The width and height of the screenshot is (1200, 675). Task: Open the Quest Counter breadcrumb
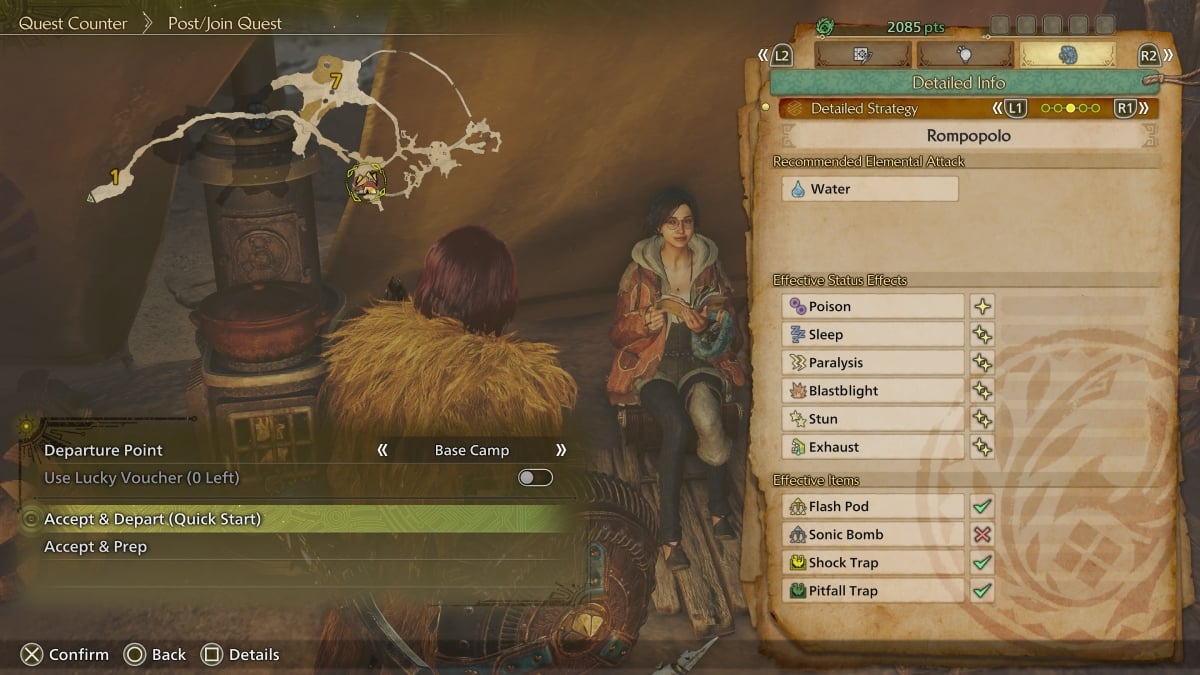(73, 23)
